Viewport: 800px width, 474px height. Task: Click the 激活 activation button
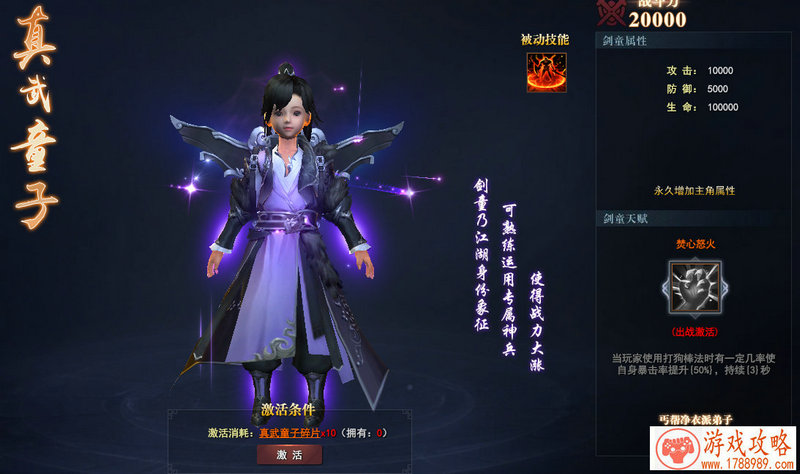click(x=288, y=455)
